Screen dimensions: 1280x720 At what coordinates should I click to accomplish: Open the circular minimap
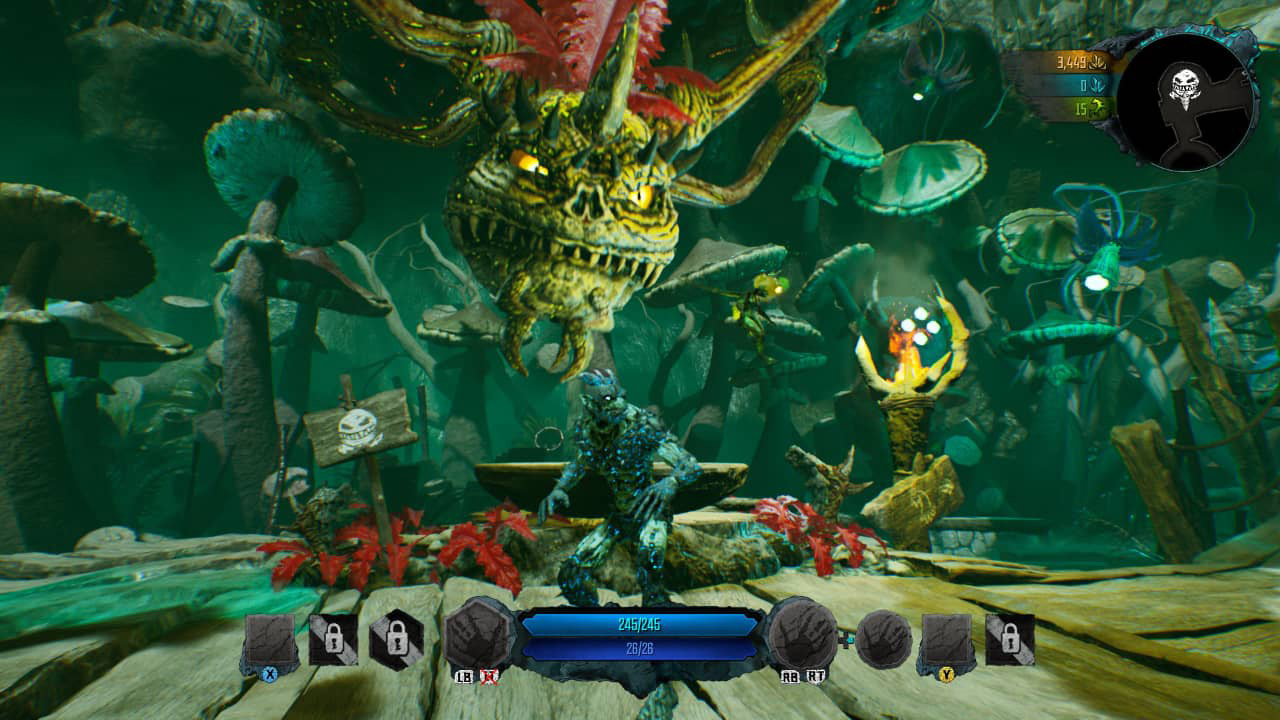point(1187,104)
